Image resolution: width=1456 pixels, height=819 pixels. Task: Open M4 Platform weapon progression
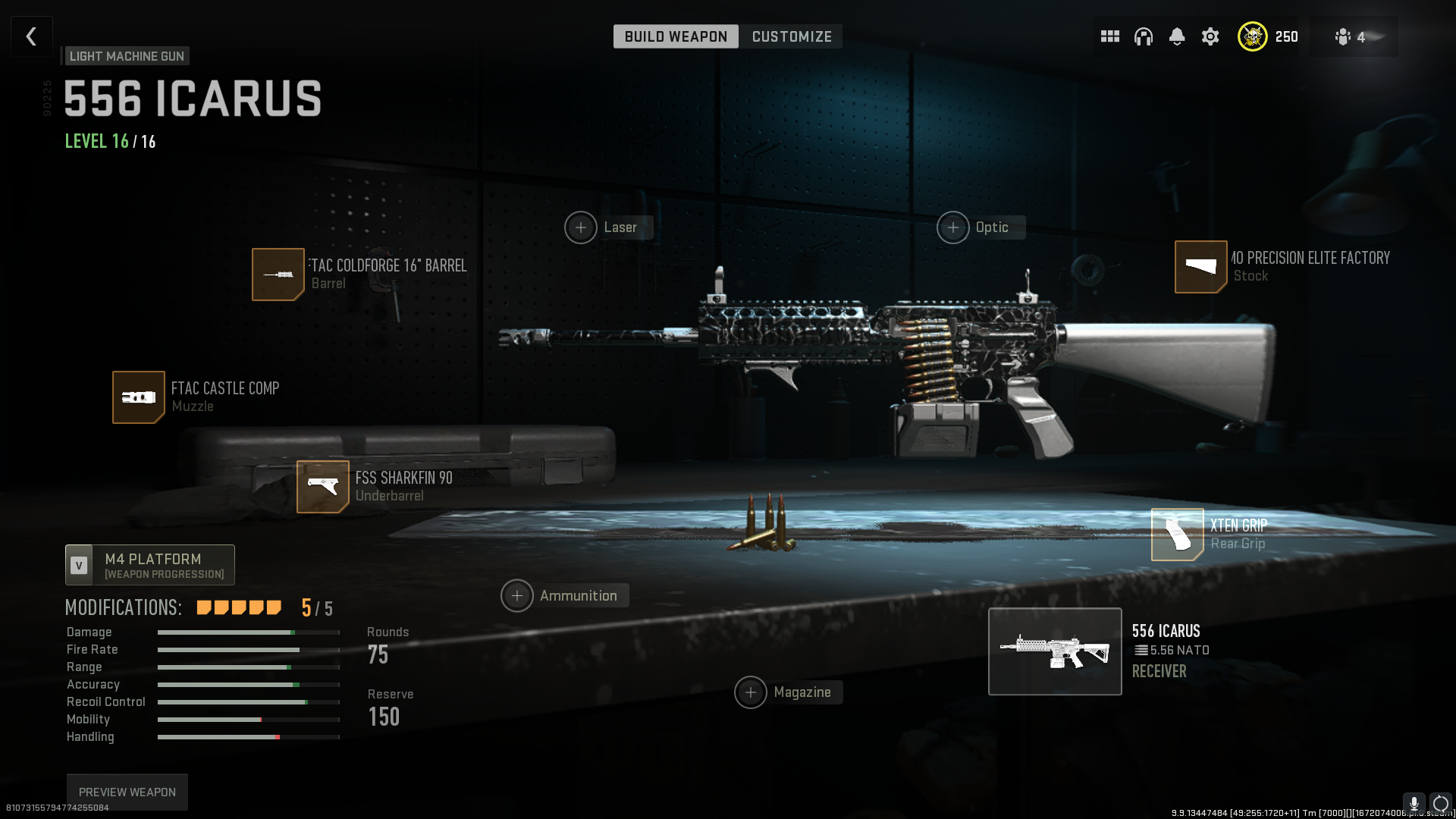tap(150, 565)
